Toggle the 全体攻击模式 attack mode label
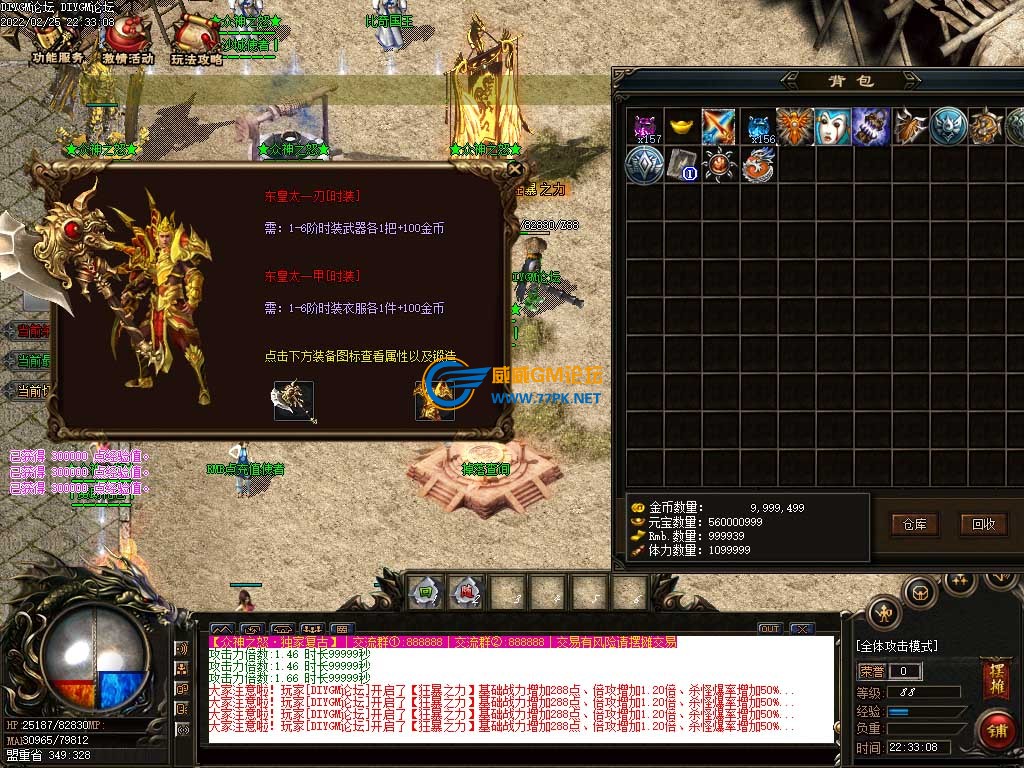Image resolution: width=1024 pixels, height=768 pixels. 897,647
